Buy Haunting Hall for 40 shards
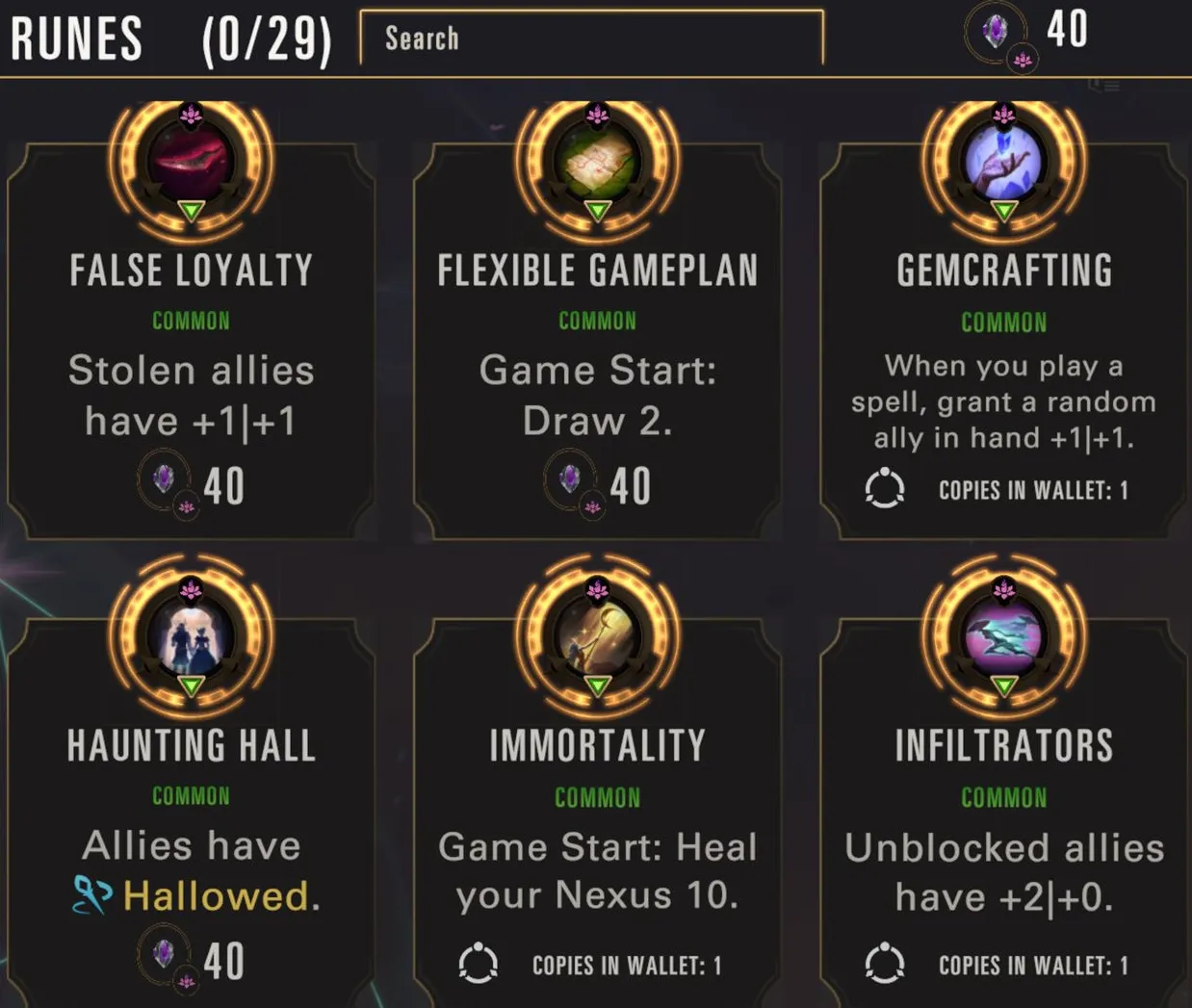1192x1008 pixels. point(193,960)
